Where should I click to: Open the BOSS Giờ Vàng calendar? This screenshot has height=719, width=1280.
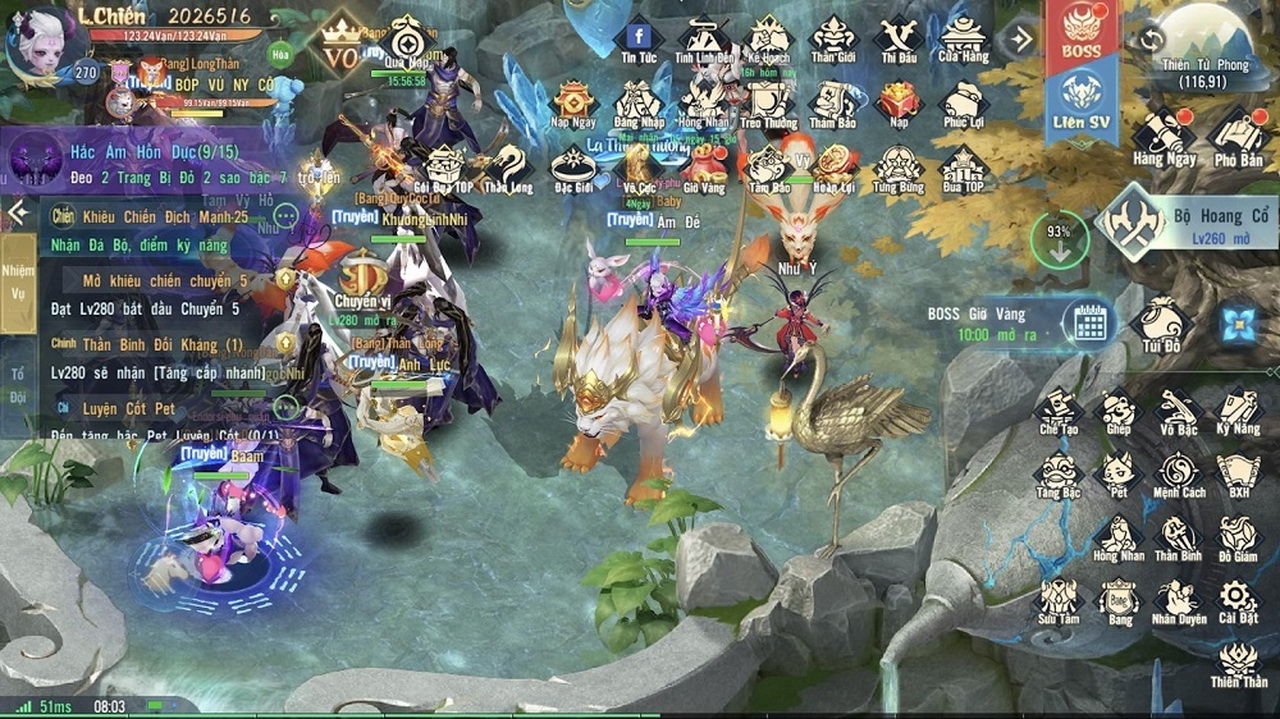(1089, 323)
